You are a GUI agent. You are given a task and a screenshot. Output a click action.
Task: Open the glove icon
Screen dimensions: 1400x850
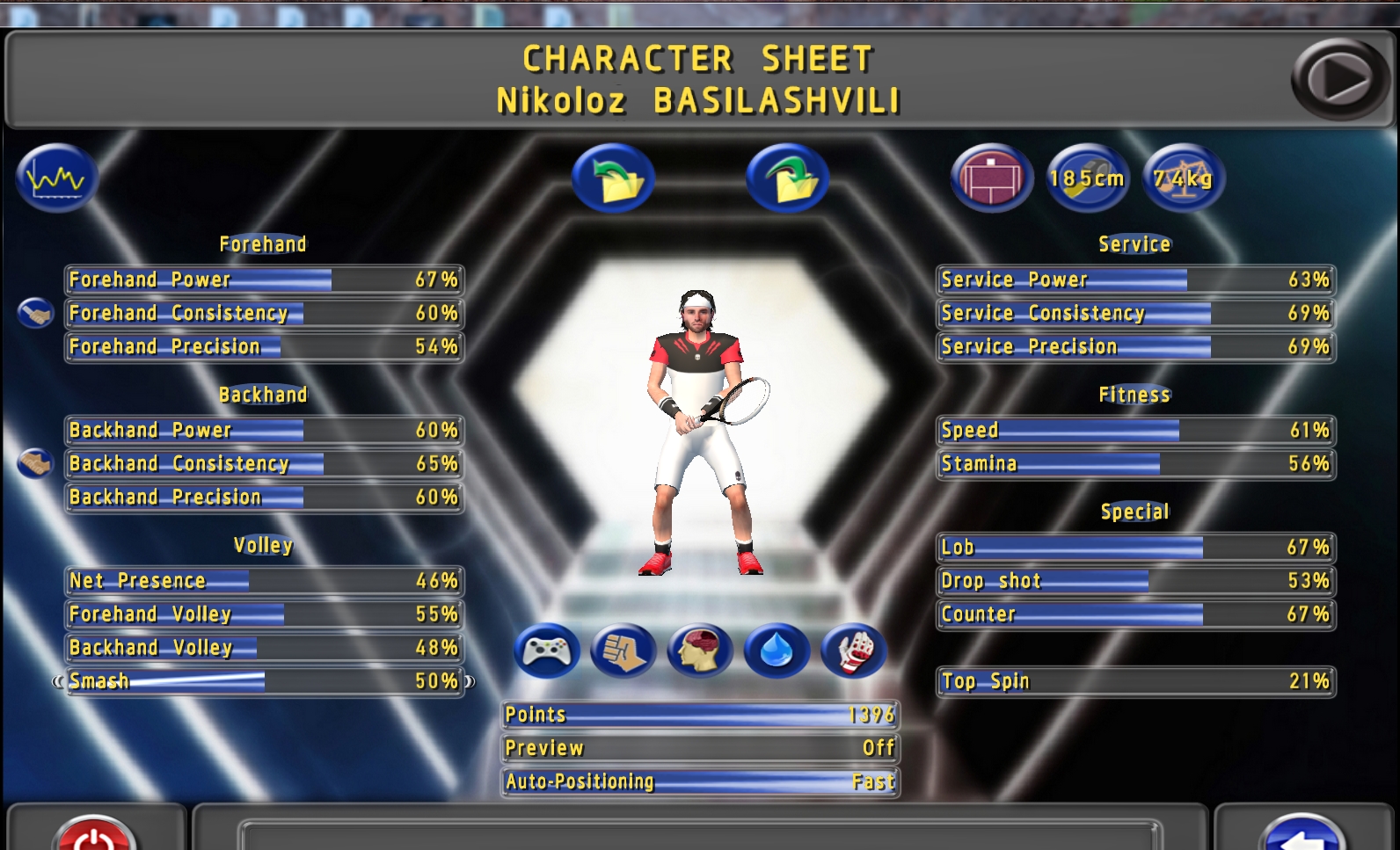tap(853, 651)
